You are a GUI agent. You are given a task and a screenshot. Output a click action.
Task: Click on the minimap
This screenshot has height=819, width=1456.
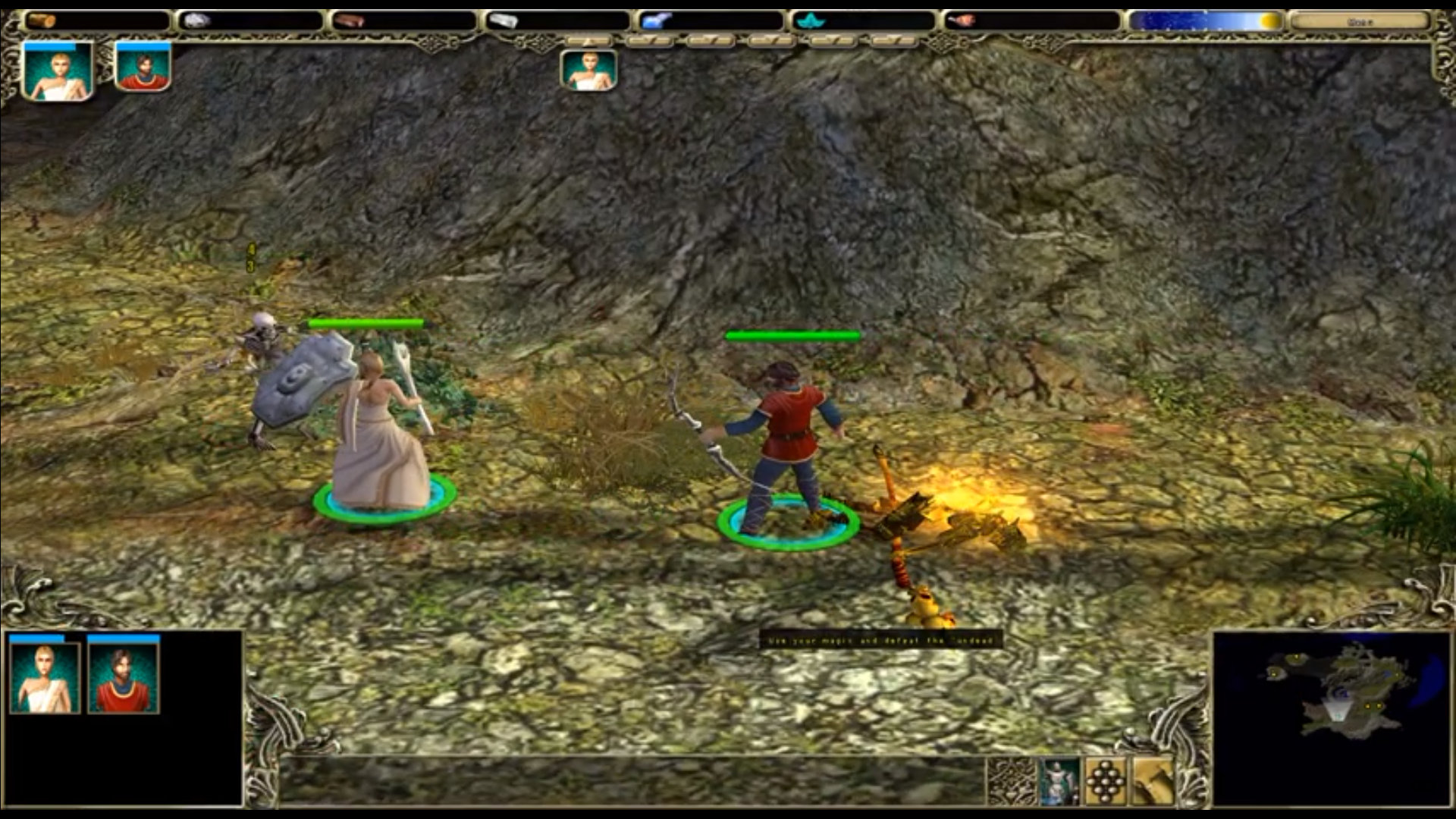(x=1331, y=717)
